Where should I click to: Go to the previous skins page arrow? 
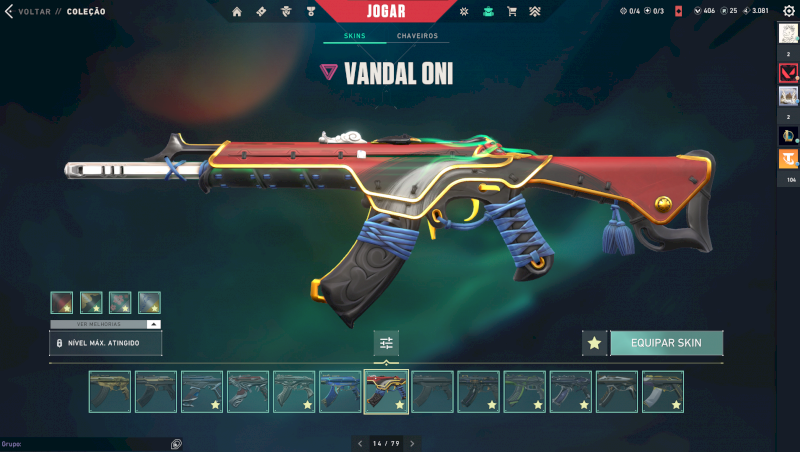360,443
